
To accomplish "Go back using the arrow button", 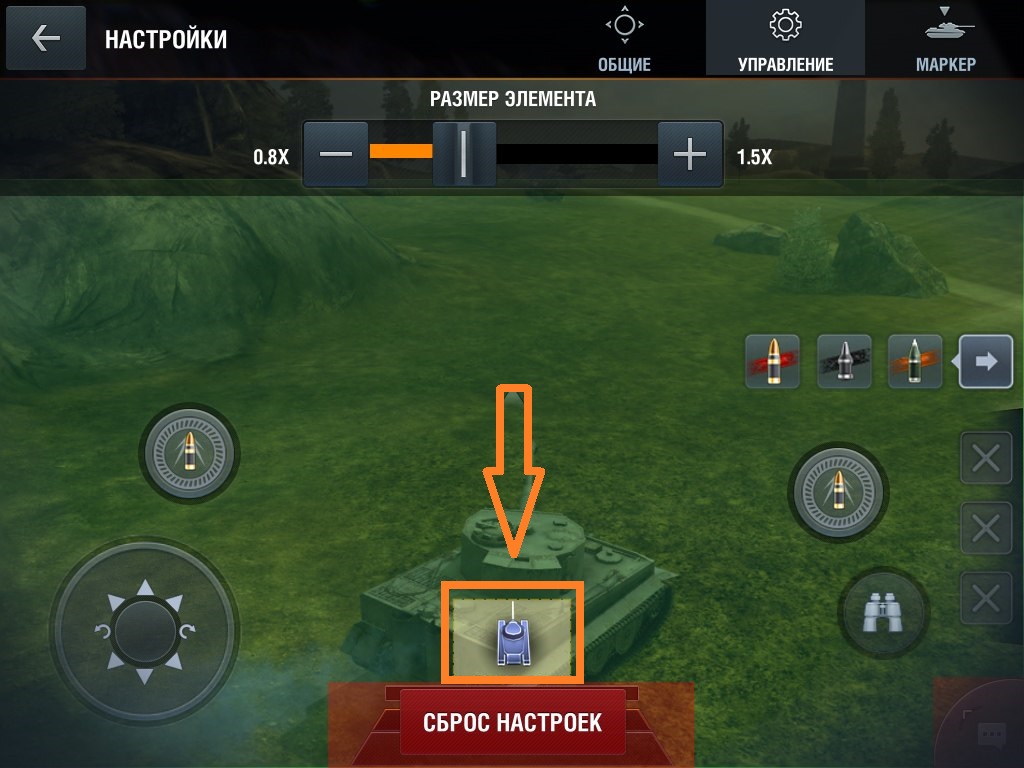I will [x=46, y=39].
